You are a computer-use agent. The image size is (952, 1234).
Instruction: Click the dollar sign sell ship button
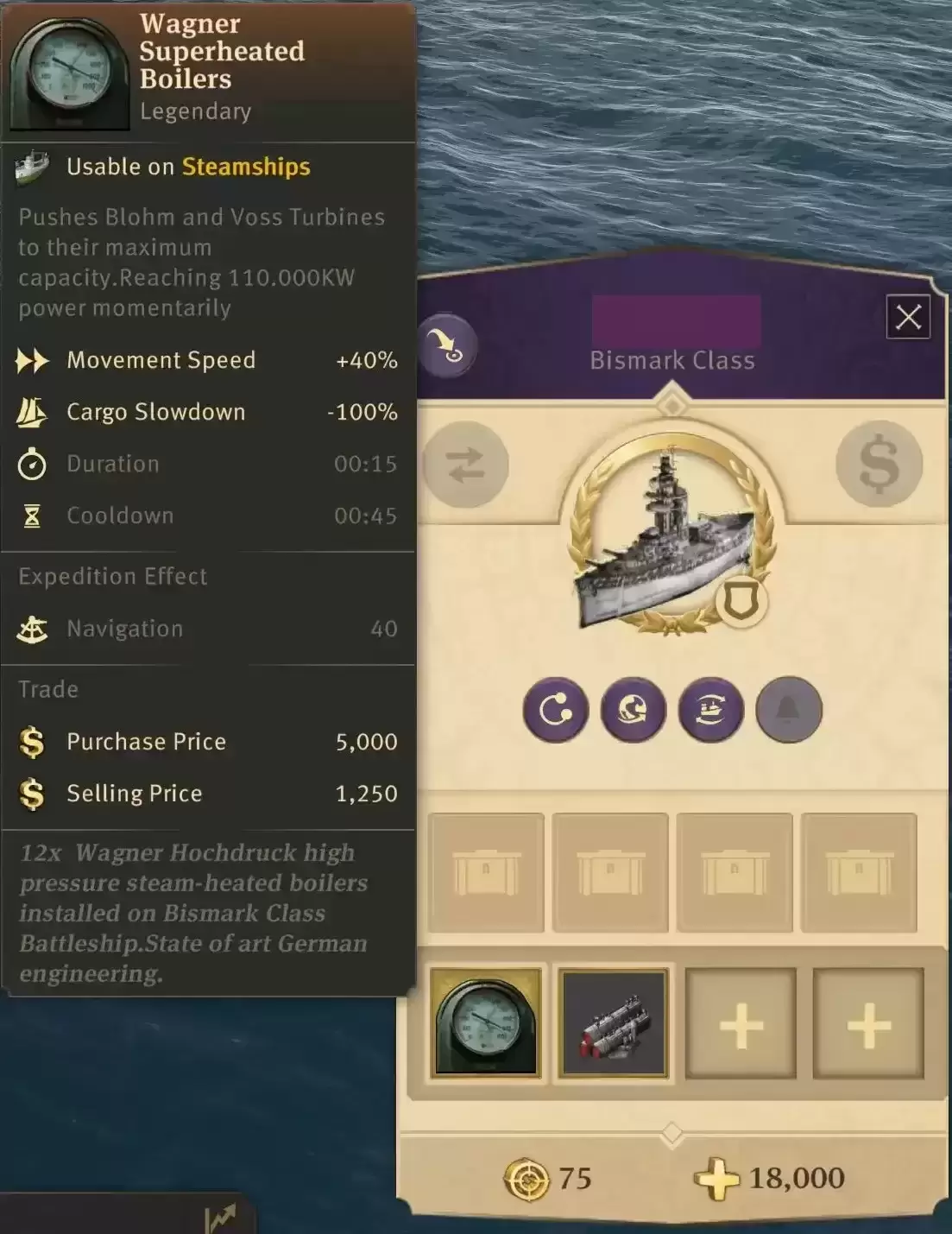click(x=879, y=464)
